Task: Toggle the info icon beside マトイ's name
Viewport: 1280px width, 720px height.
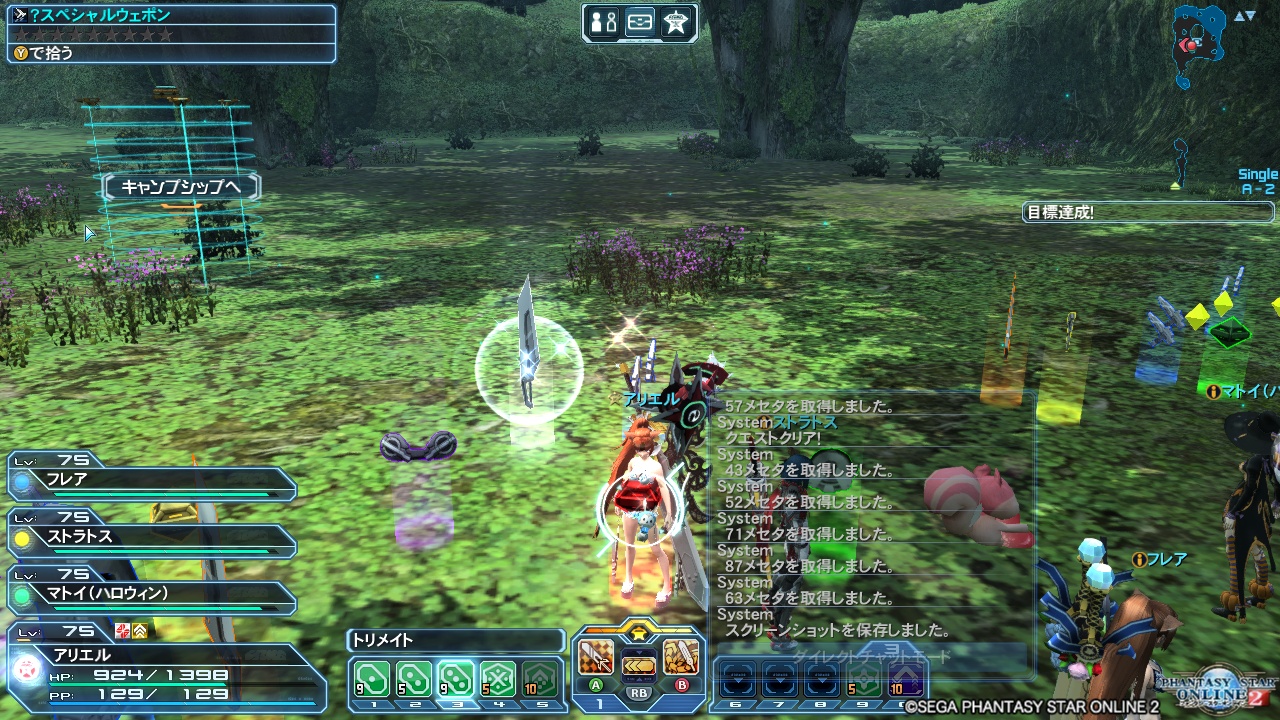Action: (1214, 392)
